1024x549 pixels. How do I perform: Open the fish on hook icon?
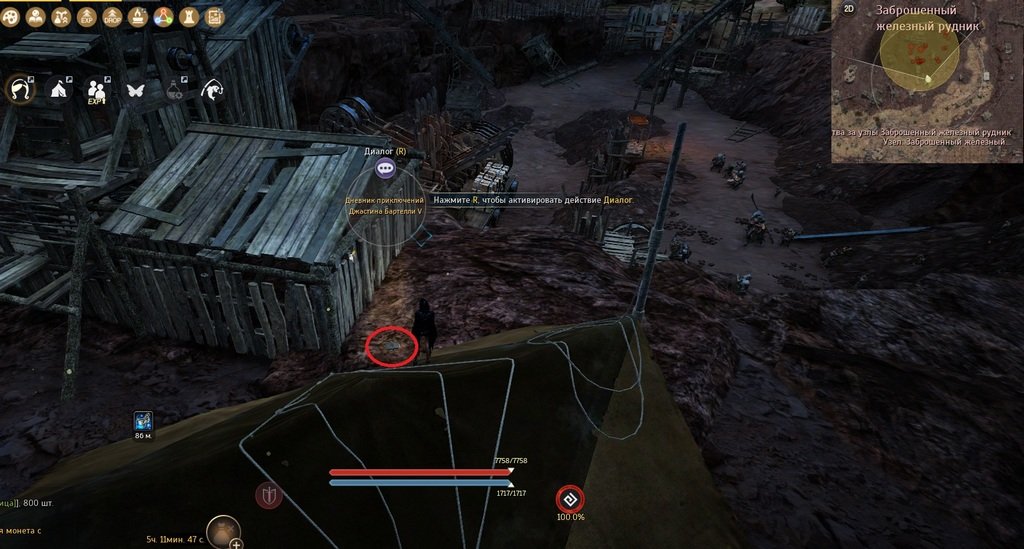tap(212, 90)
